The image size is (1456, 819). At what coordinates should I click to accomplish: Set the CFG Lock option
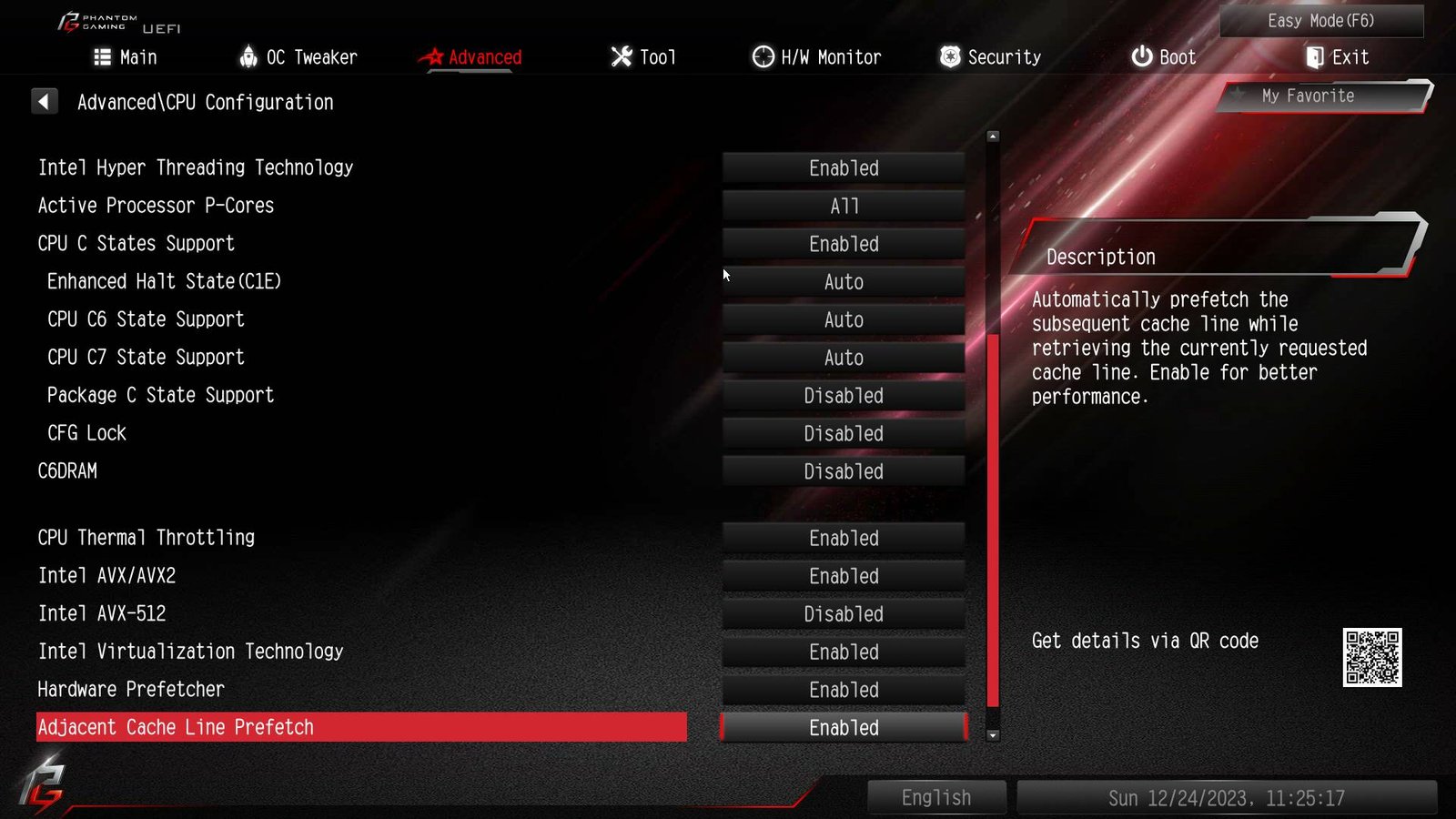click(844, 434)
